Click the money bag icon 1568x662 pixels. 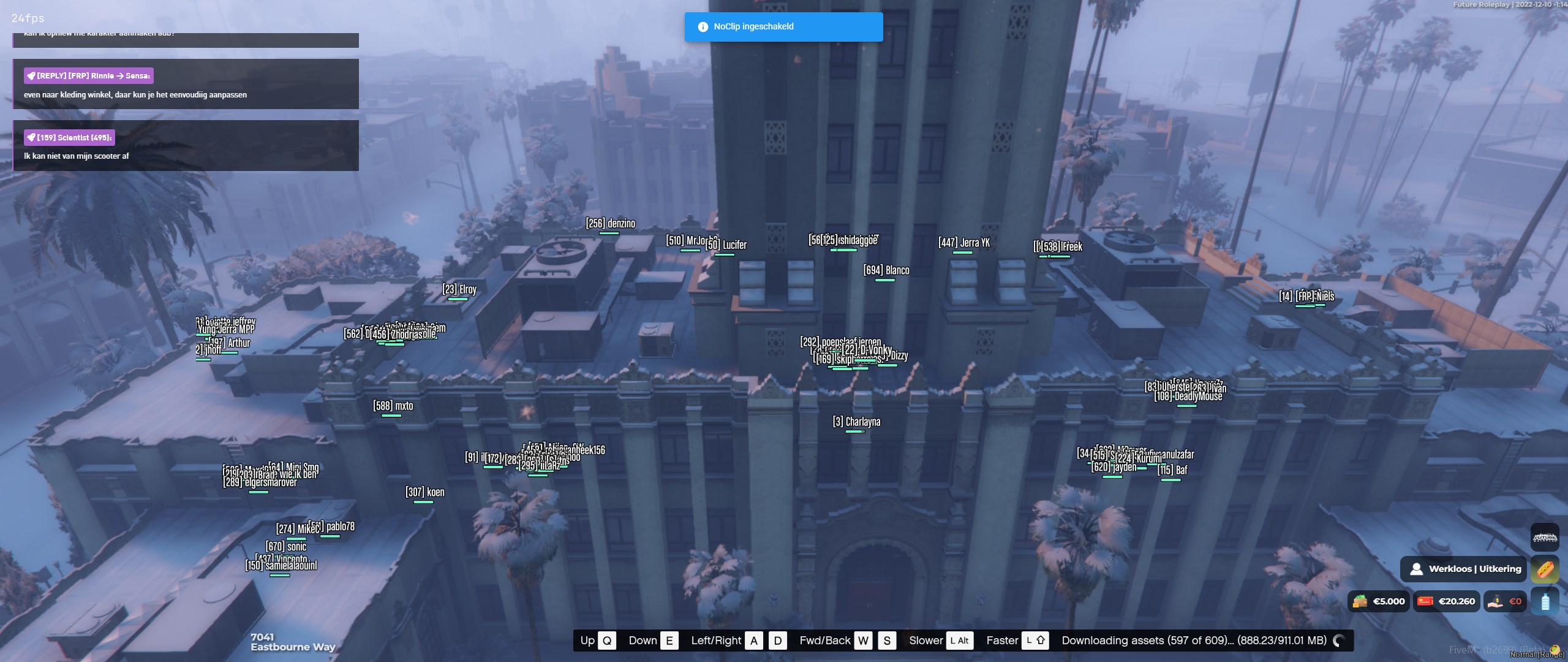pos(1495,601)
